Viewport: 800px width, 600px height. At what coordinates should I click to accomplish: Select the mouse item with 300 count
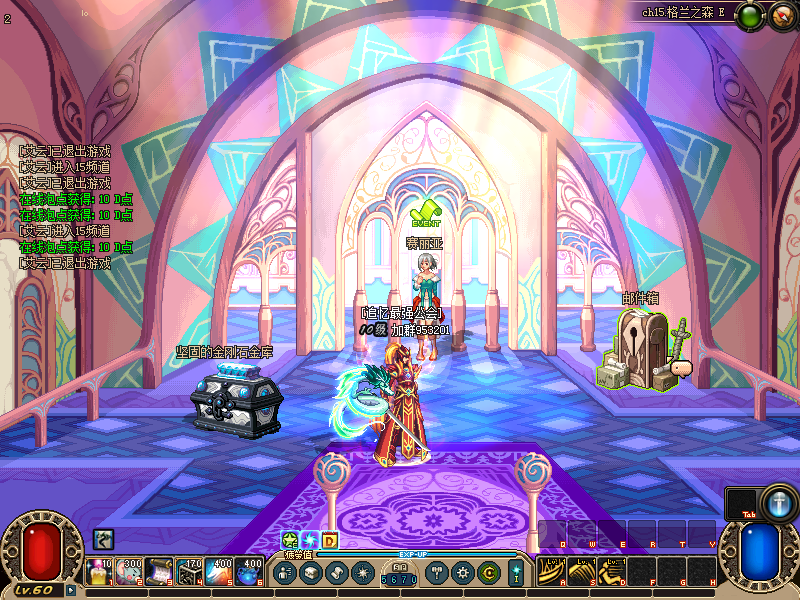[131, 570]
